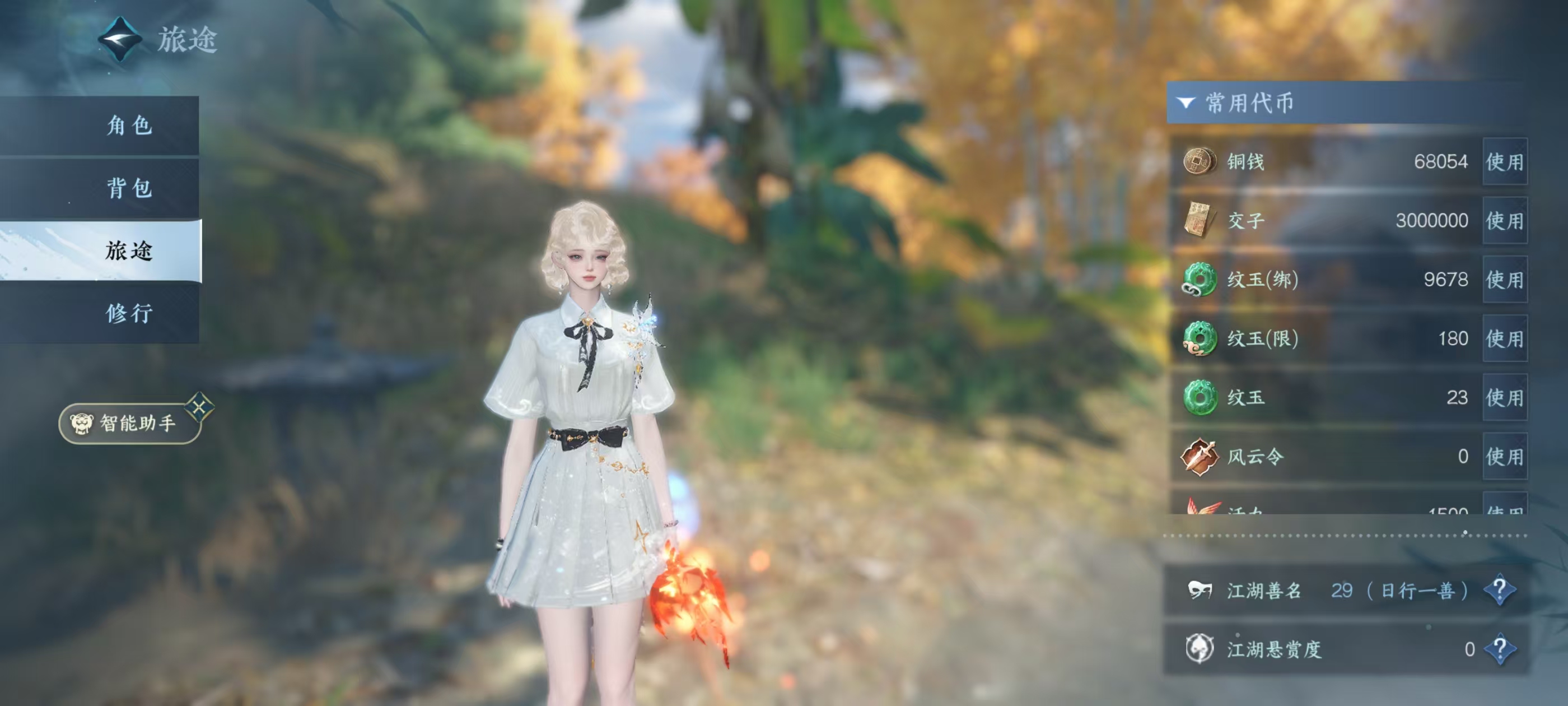Select the 交子 banknote icon
The image size is (1568, 706).
[x=1198, y=220]
